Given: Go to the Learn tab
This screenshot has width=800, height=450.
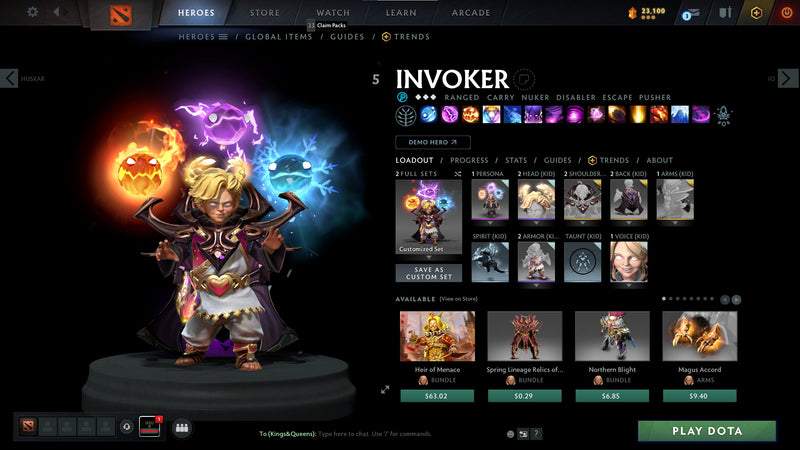Looking at the screenshot, I should point(401,13).
